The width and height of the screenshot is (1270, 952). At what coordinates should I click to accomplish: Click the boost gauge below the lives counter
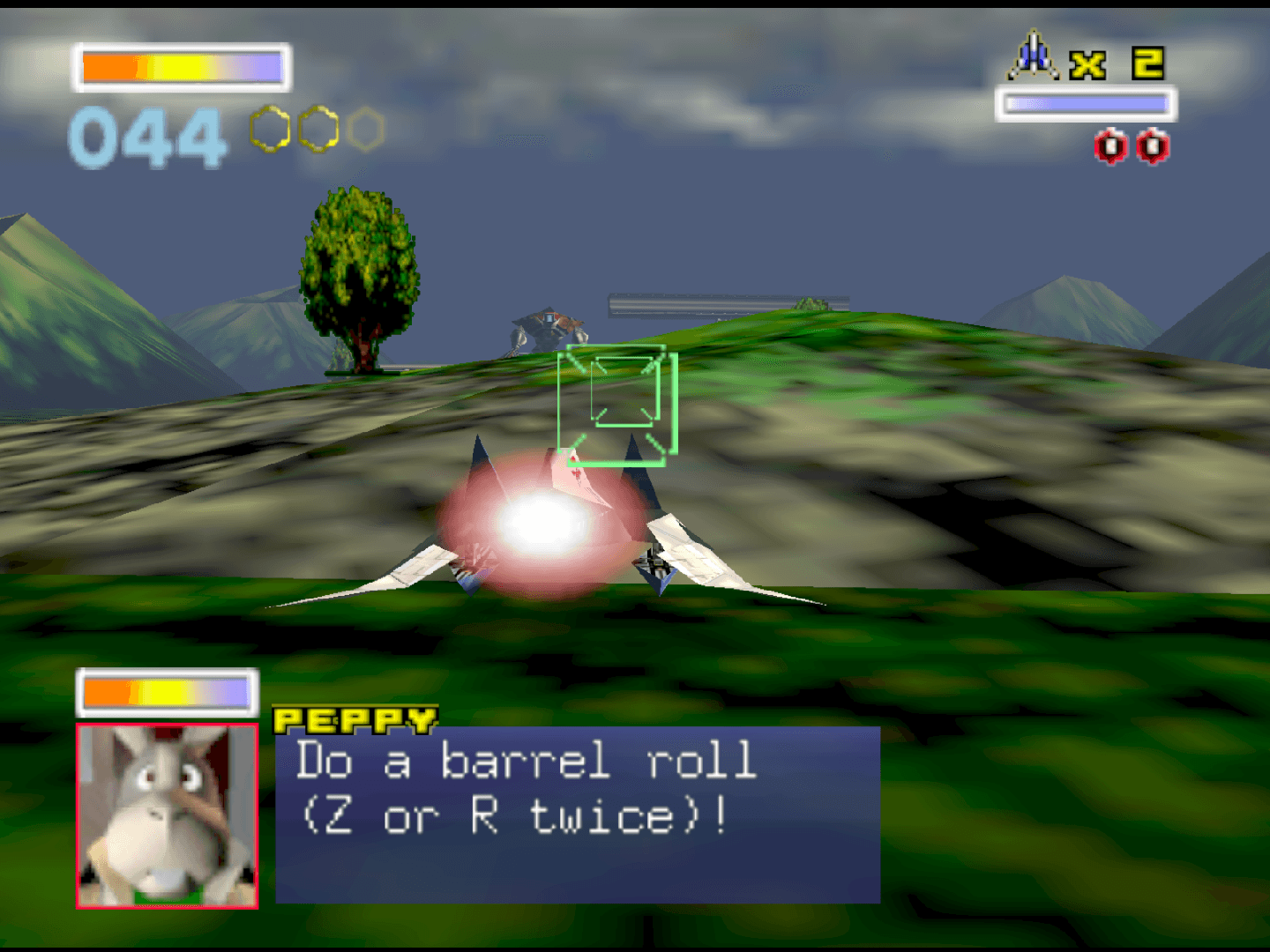[1087, 103]
